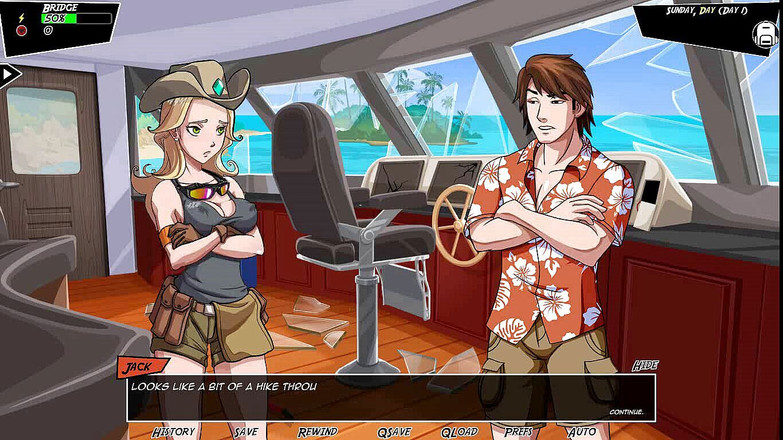Quick load with QLoad
Screen dimensions: 783x440
tap(460, 431)
